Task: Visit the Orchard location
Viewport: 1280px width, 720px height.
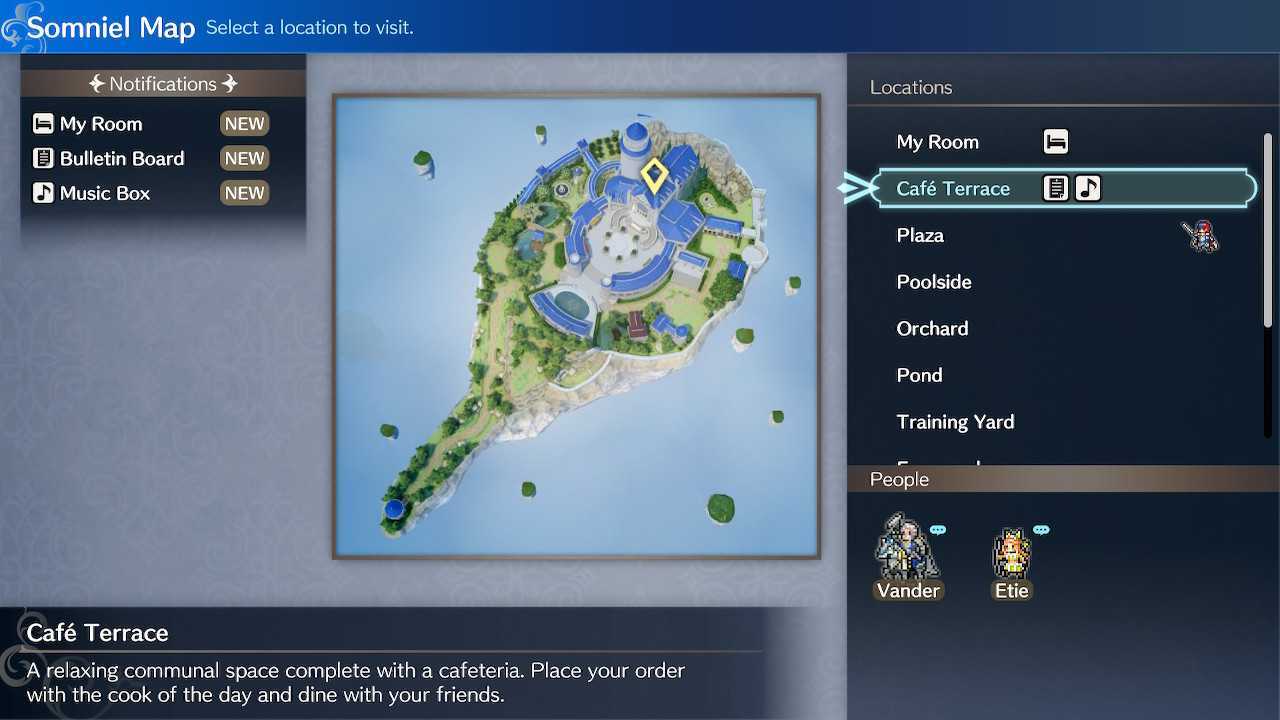Action: click(932, 329)
